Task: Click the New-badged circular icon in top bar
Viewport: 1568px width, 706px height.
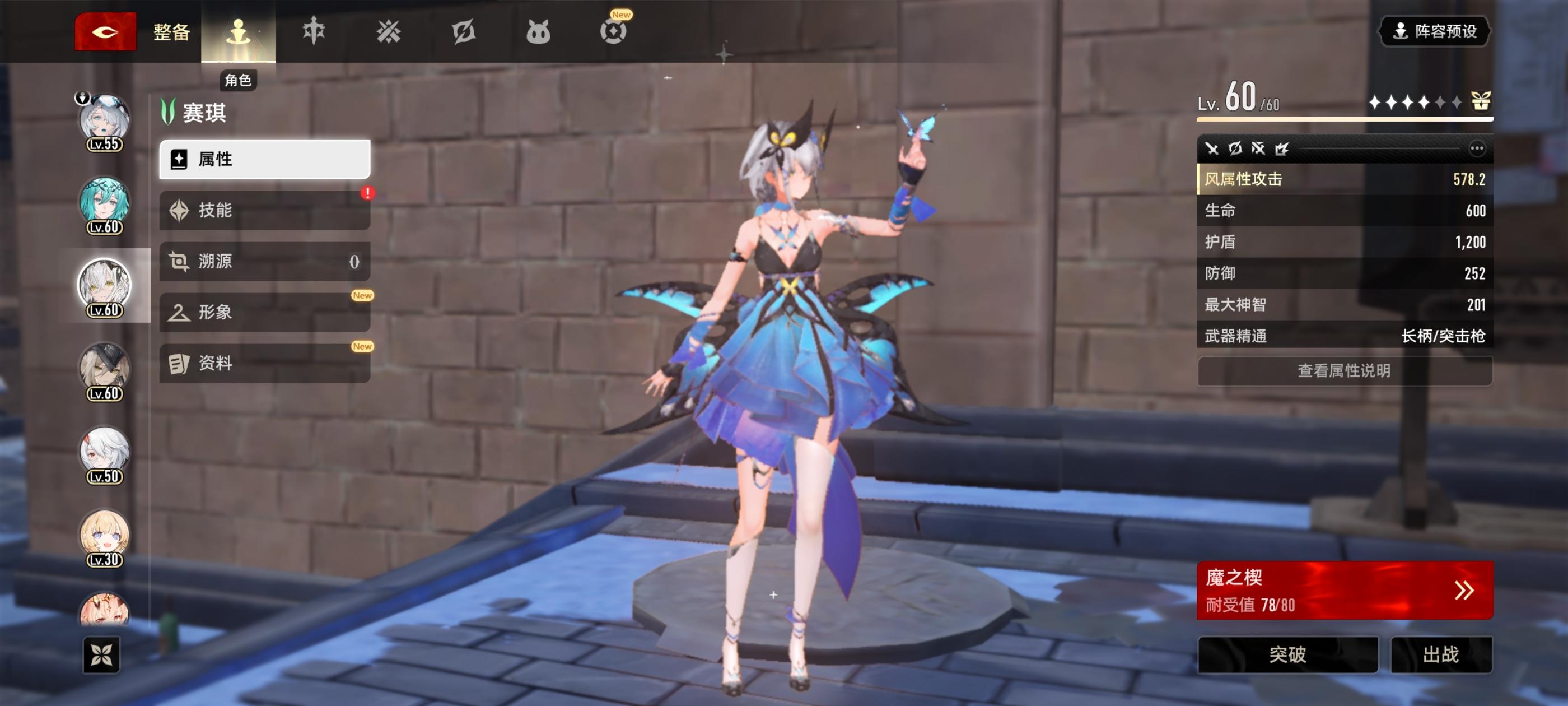Action: (614, 32)
